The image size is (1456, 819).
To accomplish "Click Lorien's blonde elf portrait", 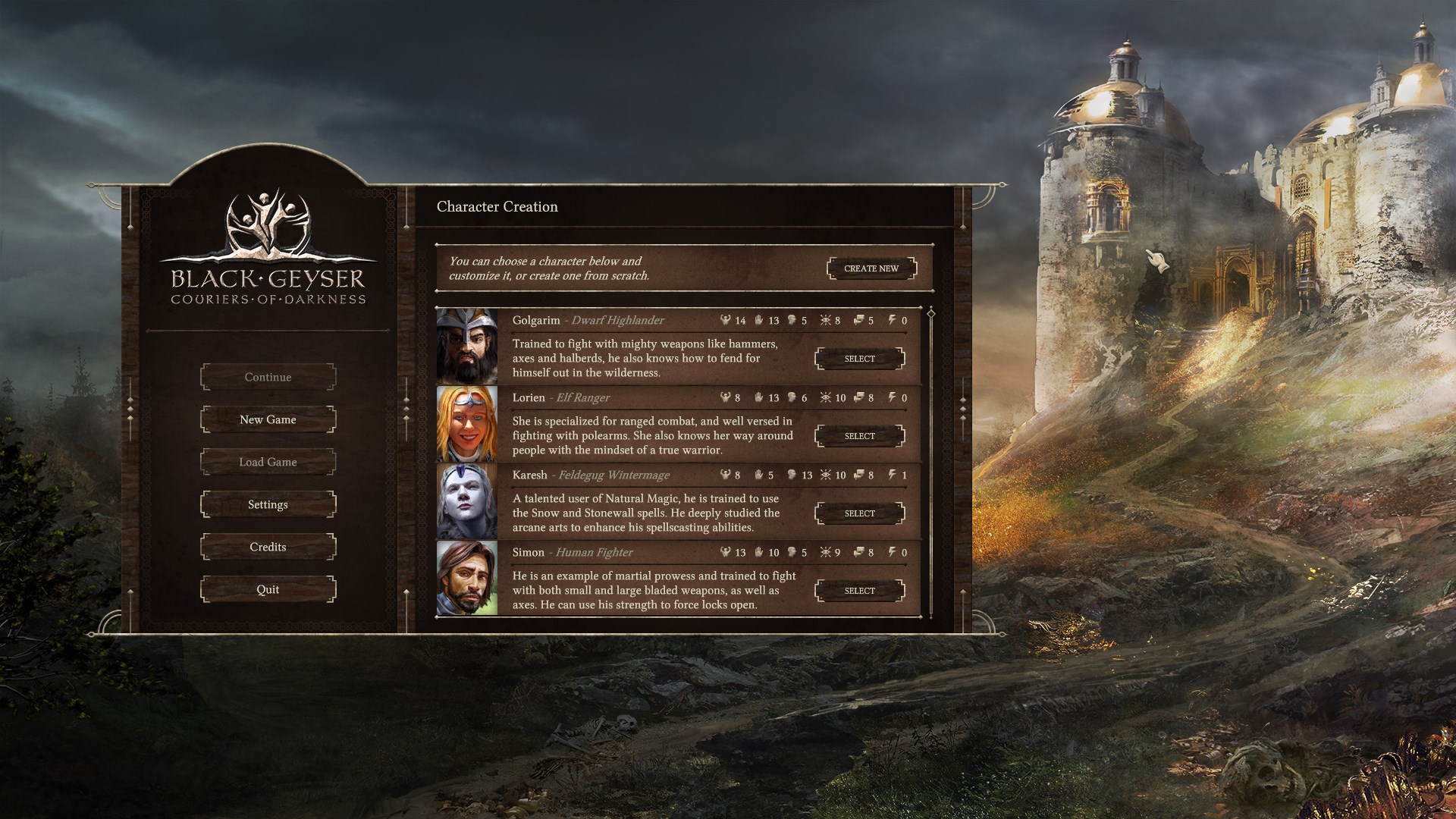I will pyautogui.click(x=467, y=423).
